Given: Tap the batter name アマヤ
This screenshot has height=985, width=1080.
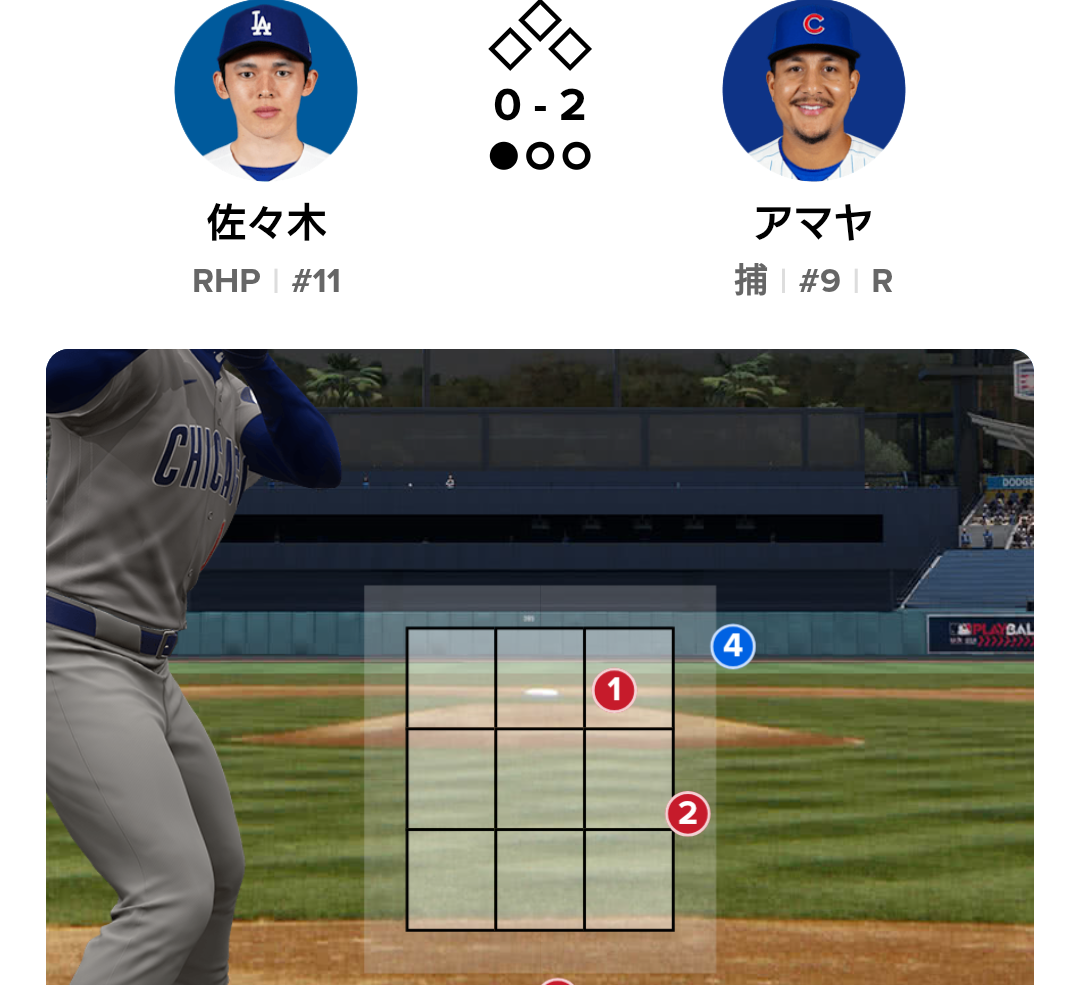Looking at the screenshot, I should [x=813, y=222].
